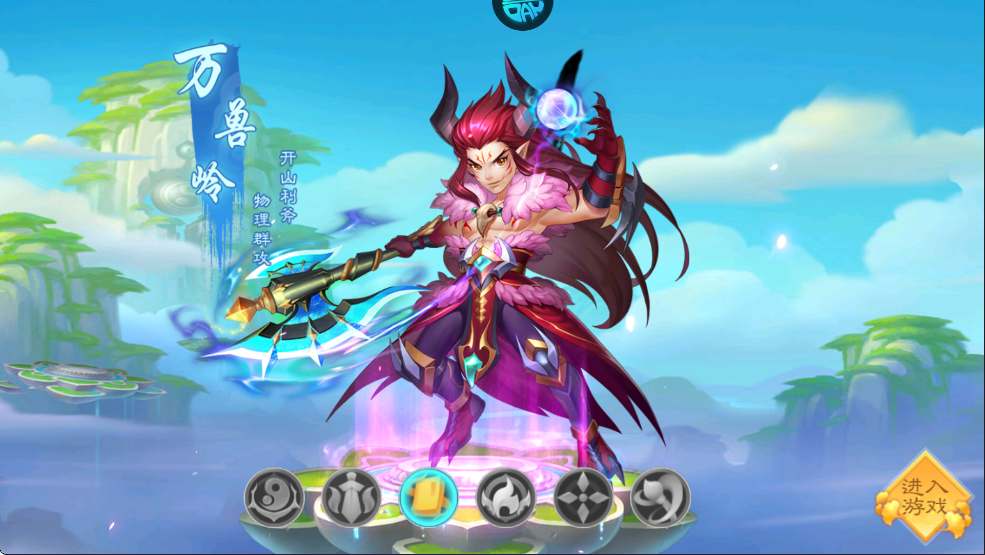This screenshot has height=555, width=985.
Task: Open the round overlay badge at top
Action: pos(522,12)
